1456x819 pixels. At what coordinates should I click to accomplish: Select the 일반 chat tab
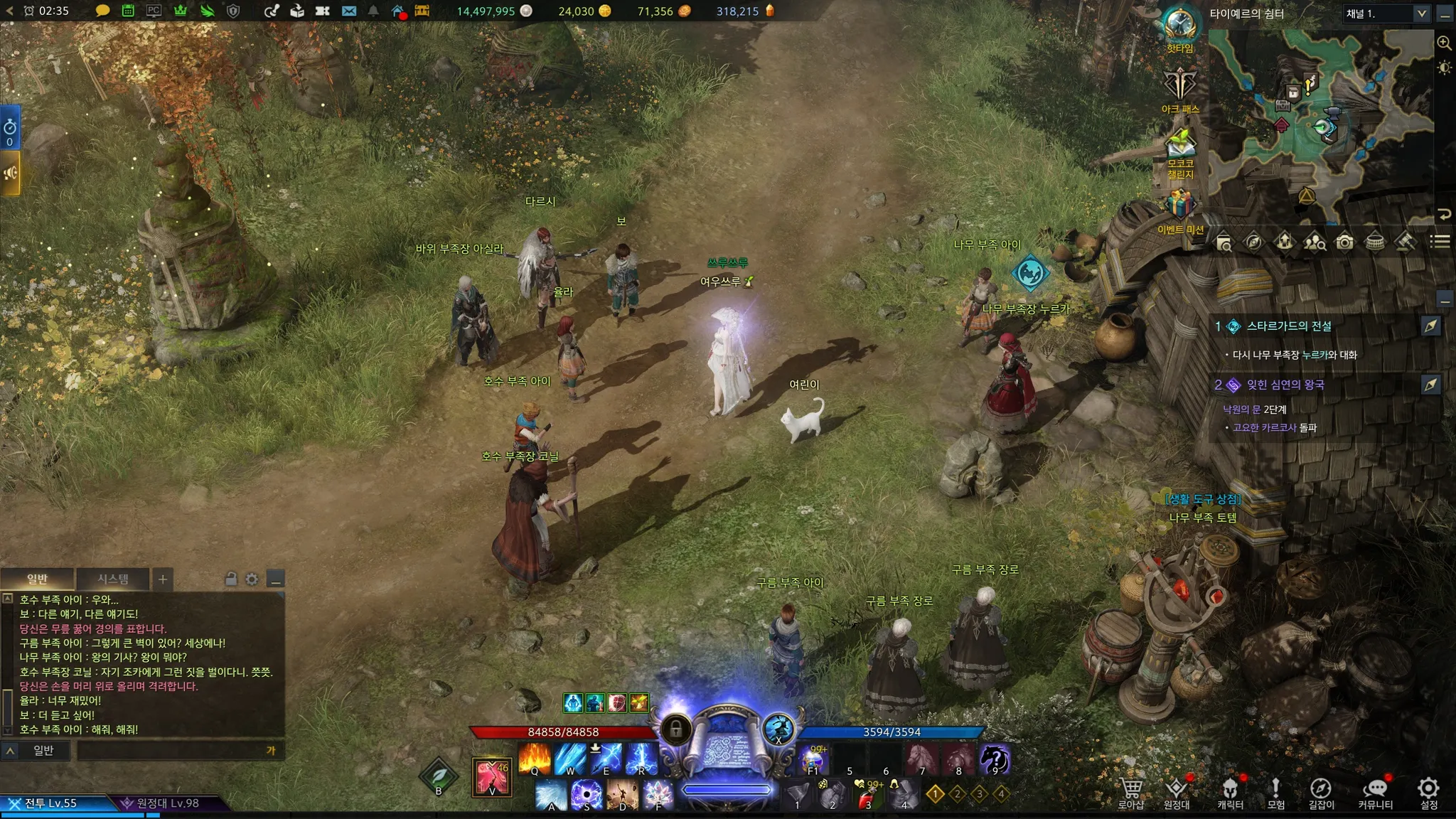[37, 579]
